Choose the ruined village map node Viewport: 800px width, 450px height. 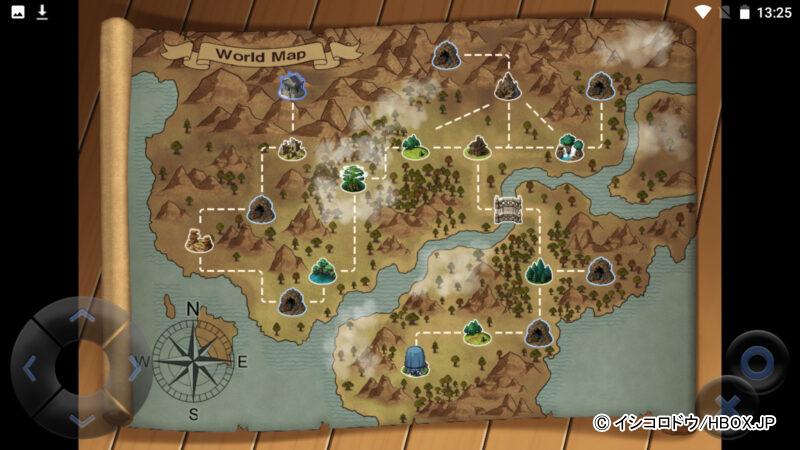(x=291, y=148)
